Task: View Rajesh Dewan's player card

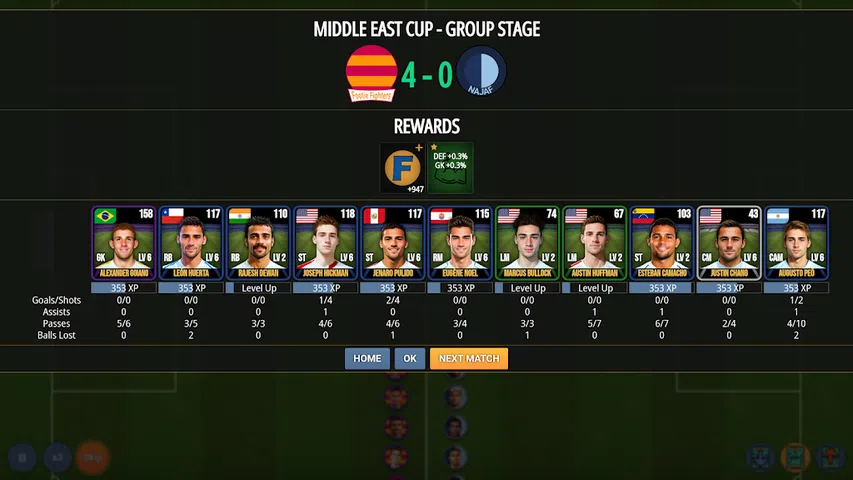Action: (258, 243)
